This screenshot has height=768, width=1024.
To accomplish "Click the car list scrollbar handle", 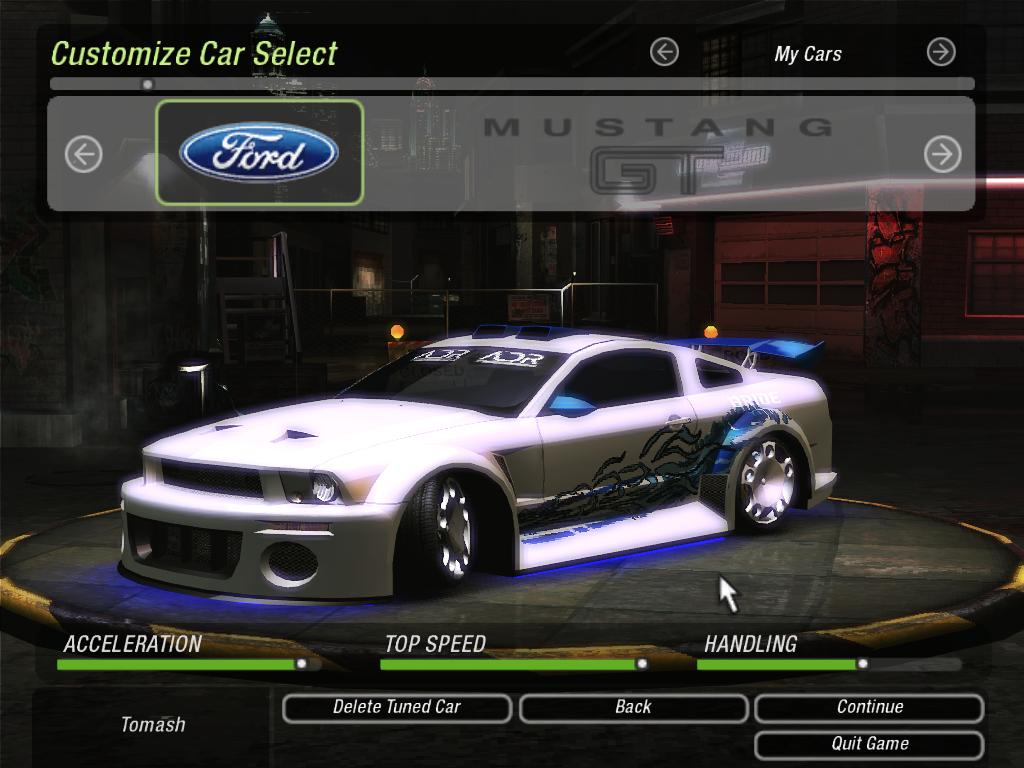I will (x=148, y=85).
